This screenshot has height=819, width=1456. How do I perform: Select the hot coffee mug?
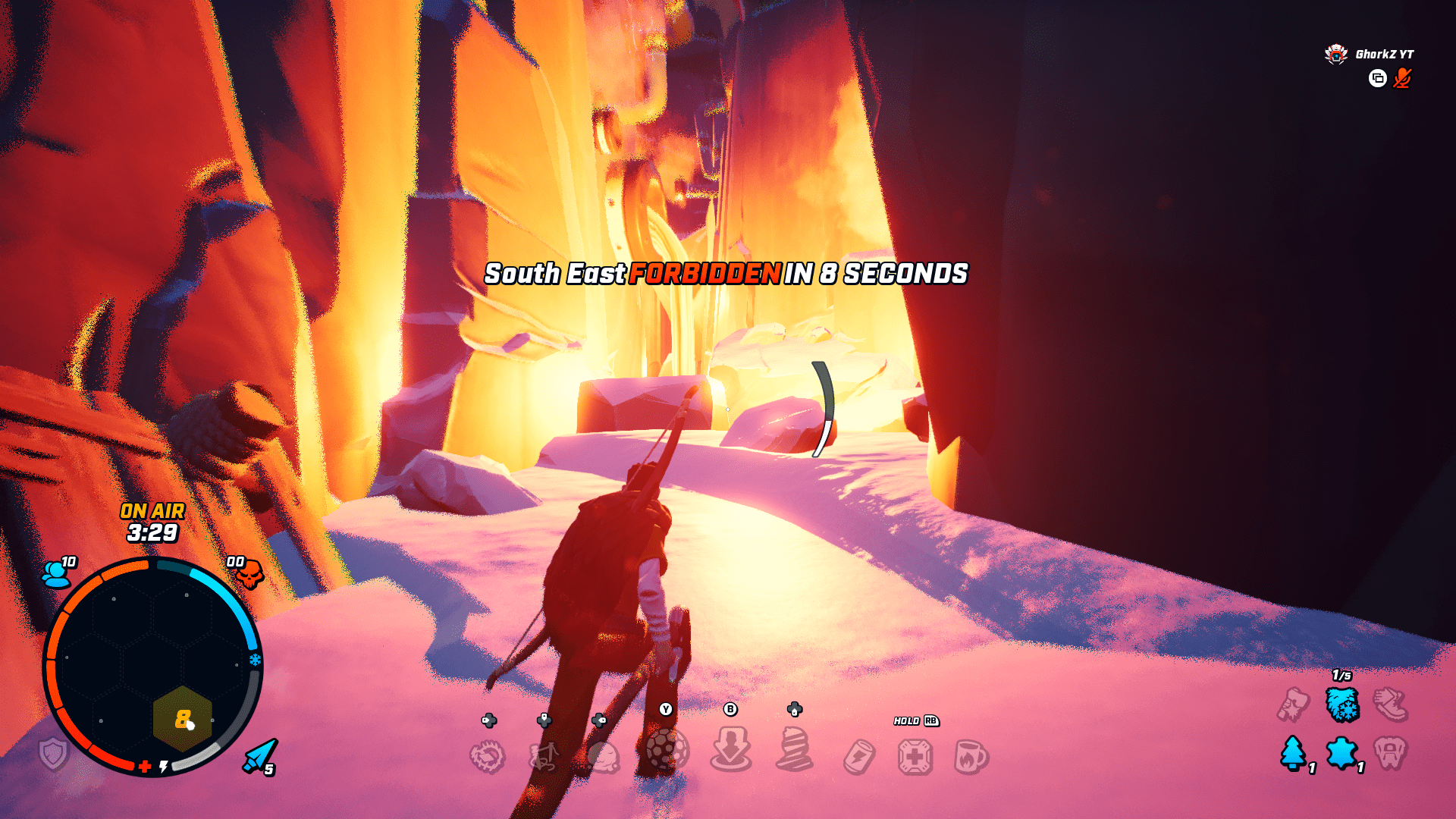971,756
